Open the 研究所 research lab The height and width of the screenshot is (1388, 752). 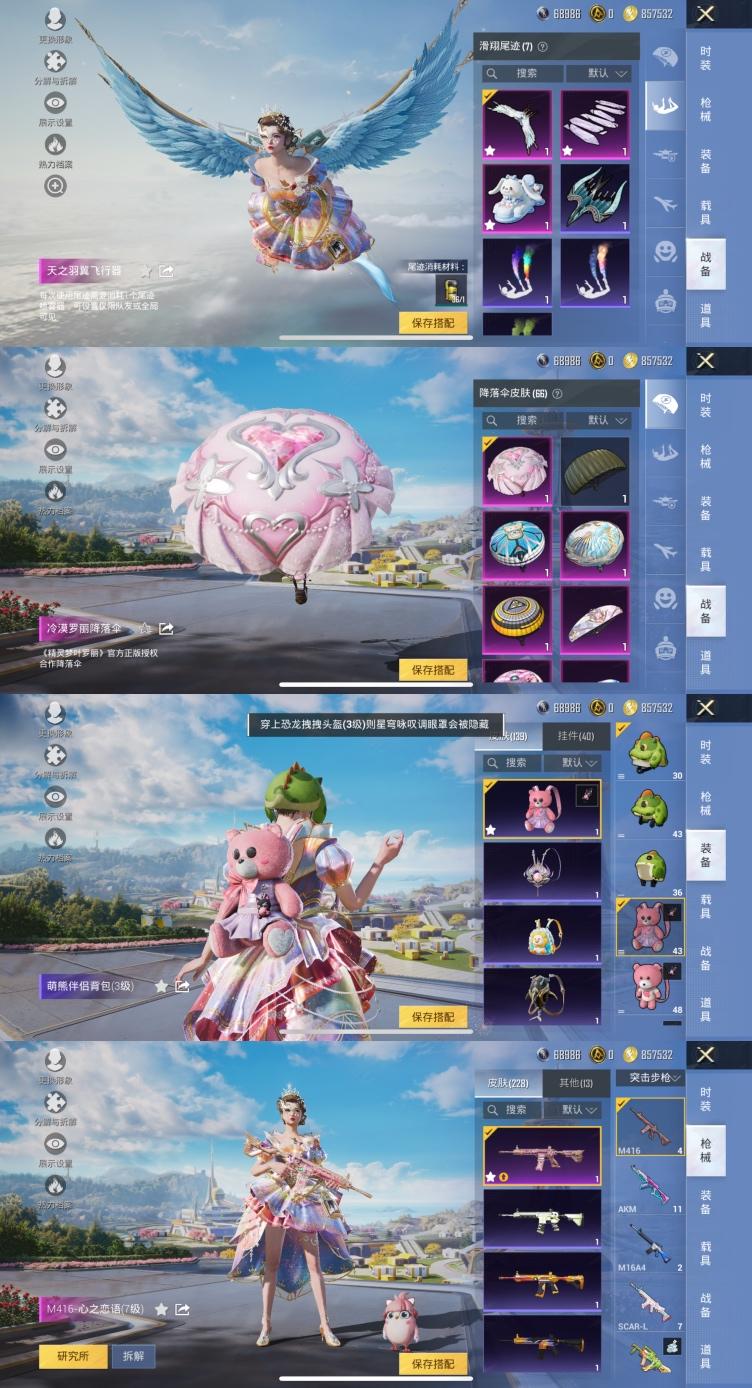[x=73, y=1357]
